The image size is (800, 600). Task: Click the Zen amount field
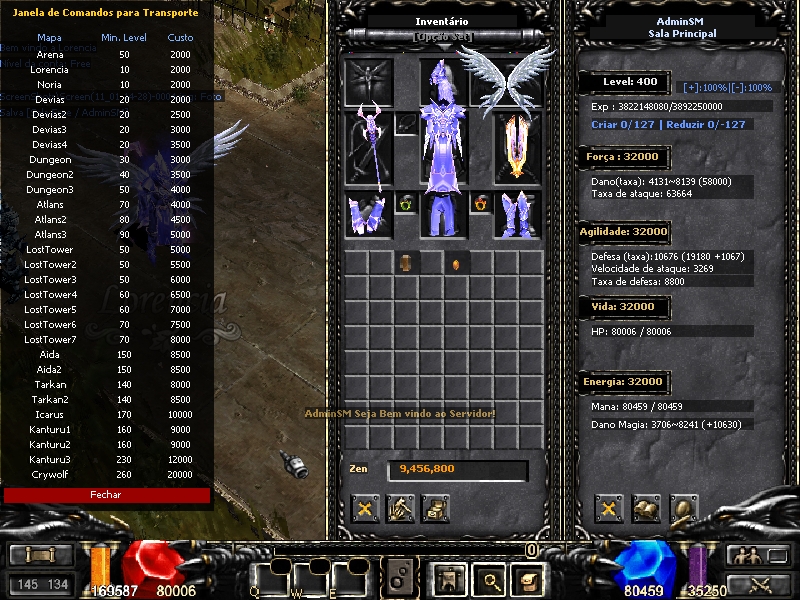pyautogui.click(x=458, y=469)
